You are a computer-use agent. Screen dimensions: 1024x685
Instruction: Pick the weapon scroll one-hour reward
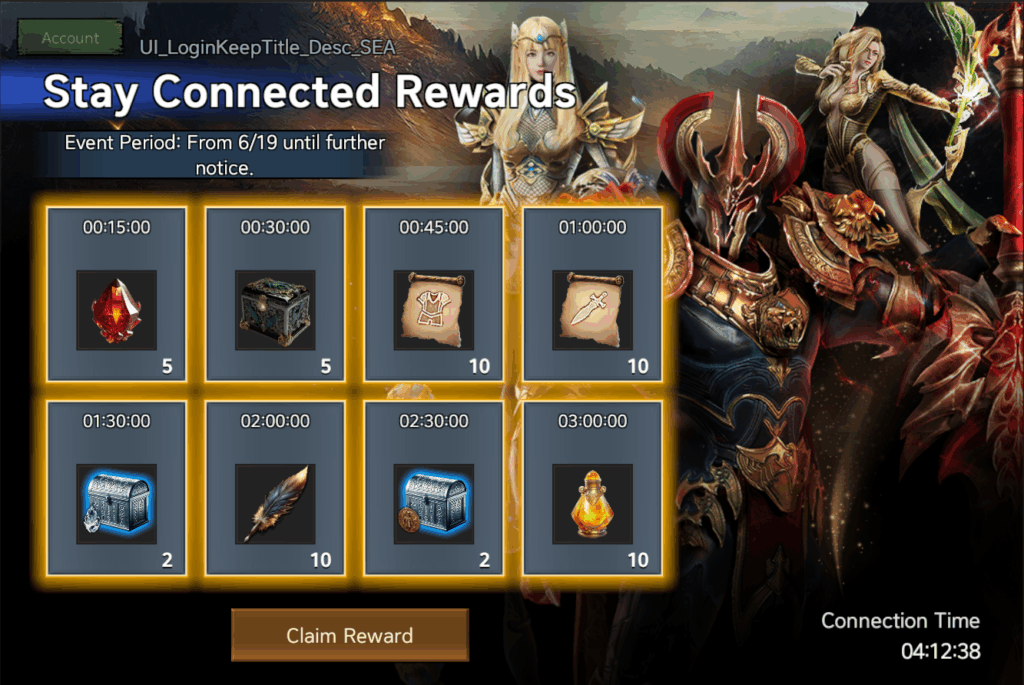[593, 309]
